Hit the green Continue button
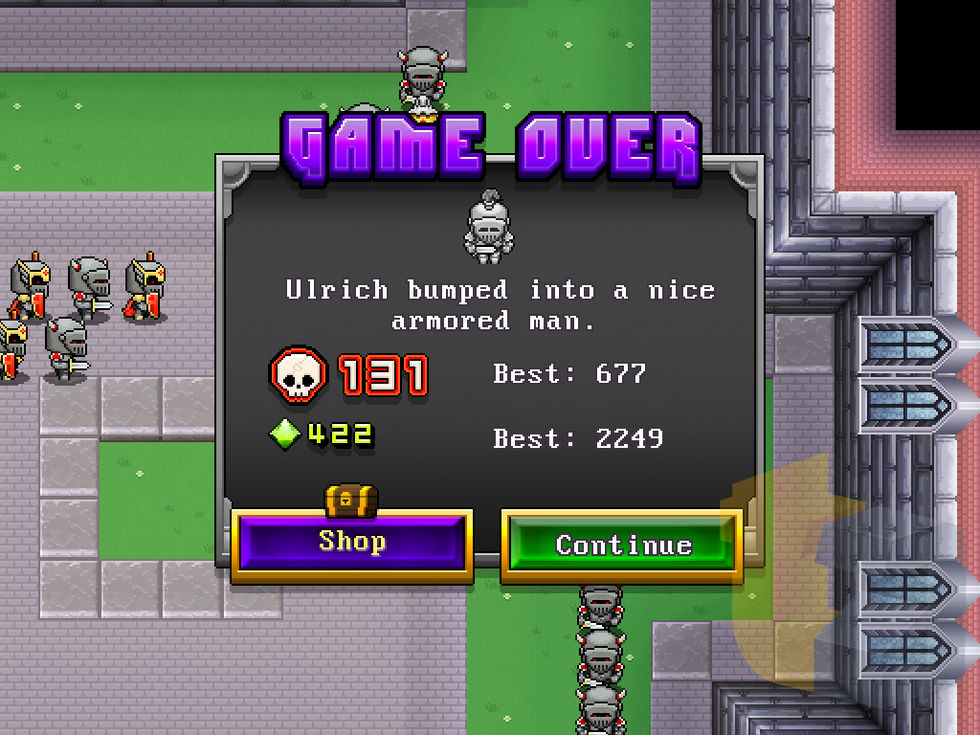Image resolution: width=980 pixels, height=735 pixels. [622, 545]
